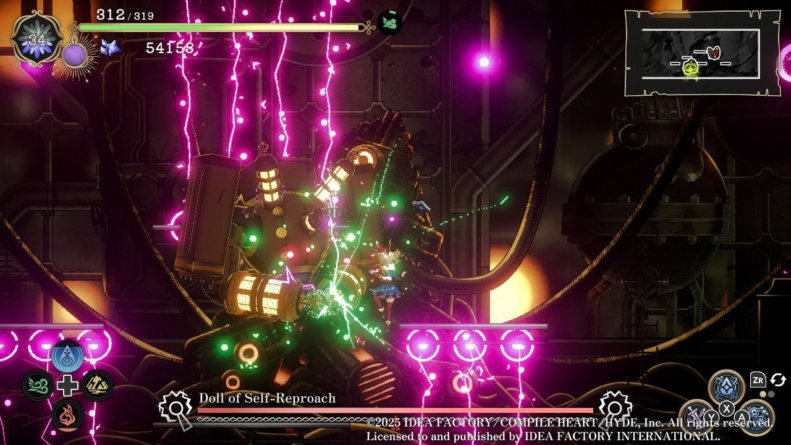Activate the yellow mountain earth element icon
Viewport: 791px width, 445px height.
tap(97, 385)
